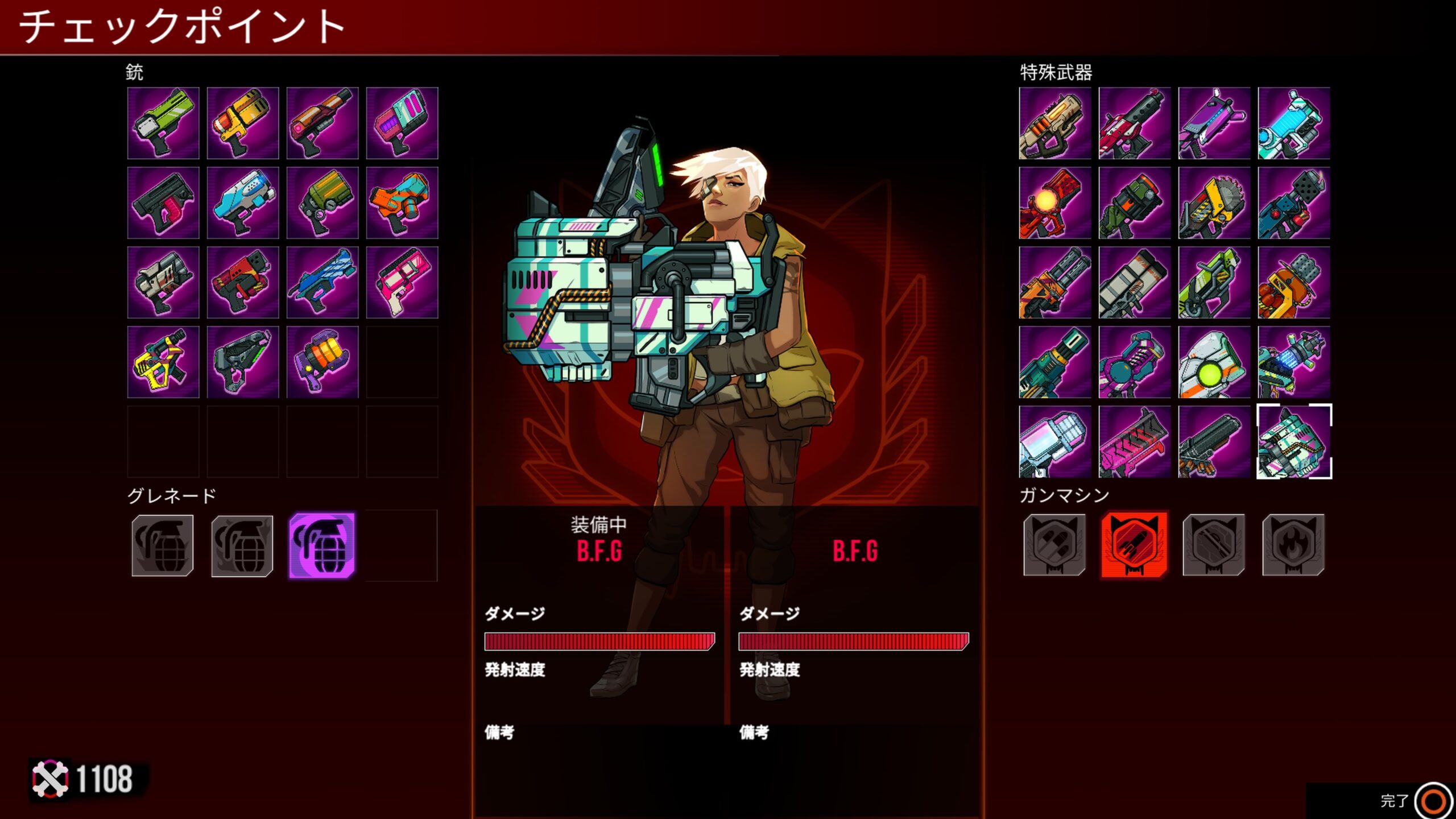The height and width of the screenshot is (819, 1456).
Task: Select the yellow and black striped gun
Action: (163, 362)
